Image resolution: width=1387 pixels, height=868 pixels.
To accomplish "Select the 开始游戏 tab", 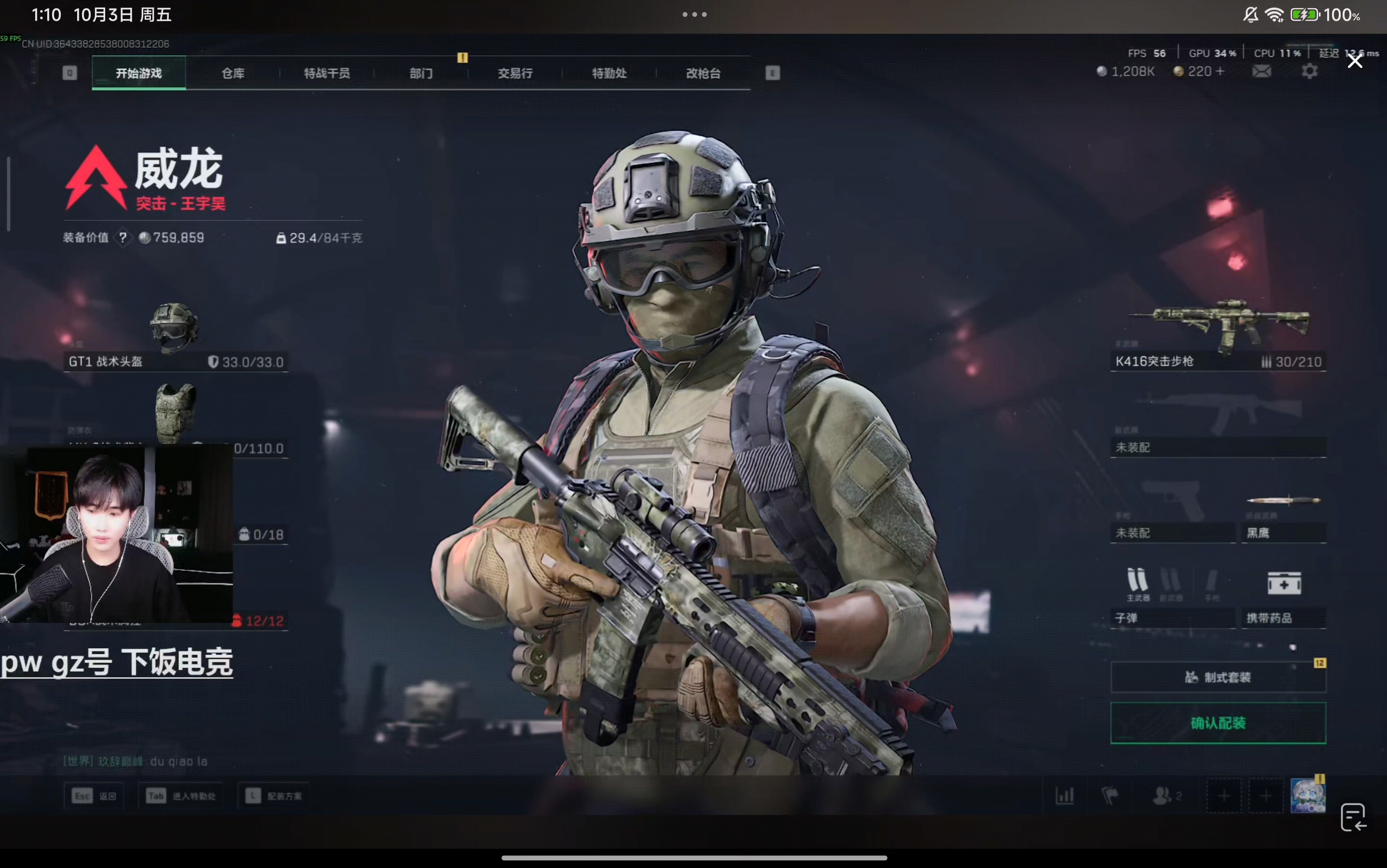I will pos(139,73).
